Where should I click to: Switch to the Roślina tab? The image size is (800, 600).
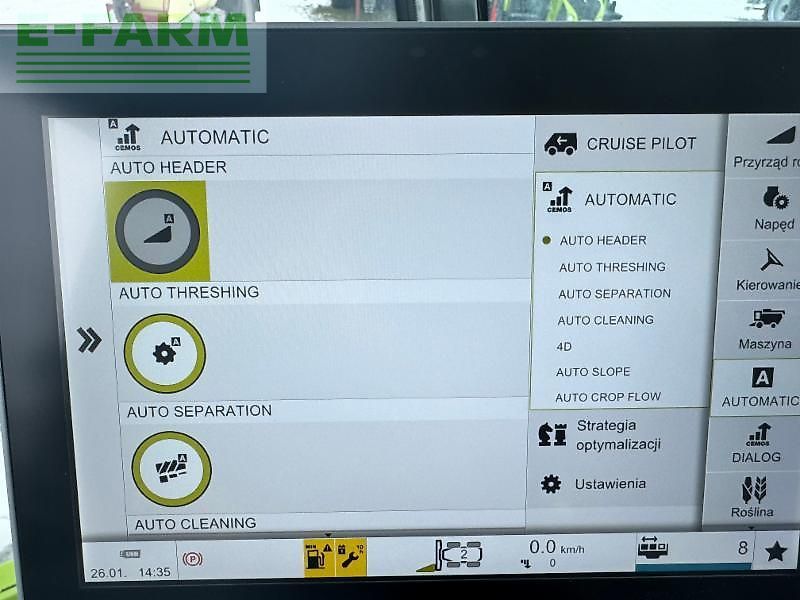click(753, 498)
